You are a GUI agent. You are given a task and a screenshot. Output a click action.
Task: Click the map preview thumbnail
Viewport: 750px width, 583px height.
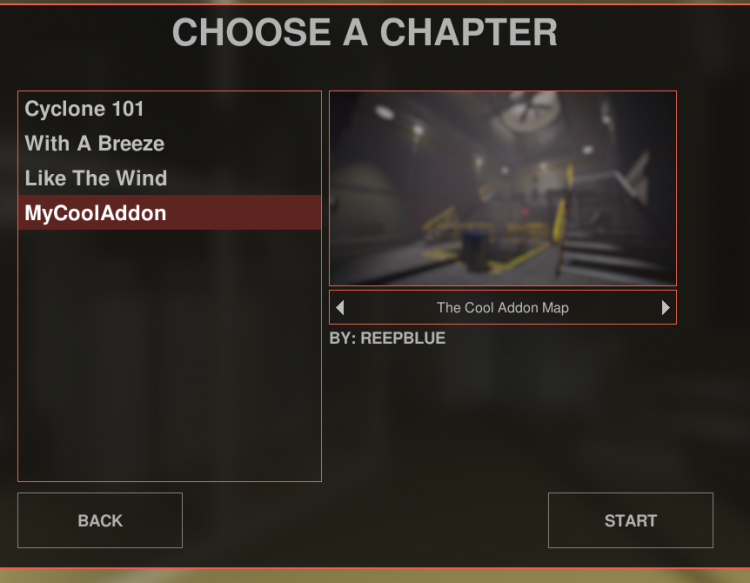503,189
